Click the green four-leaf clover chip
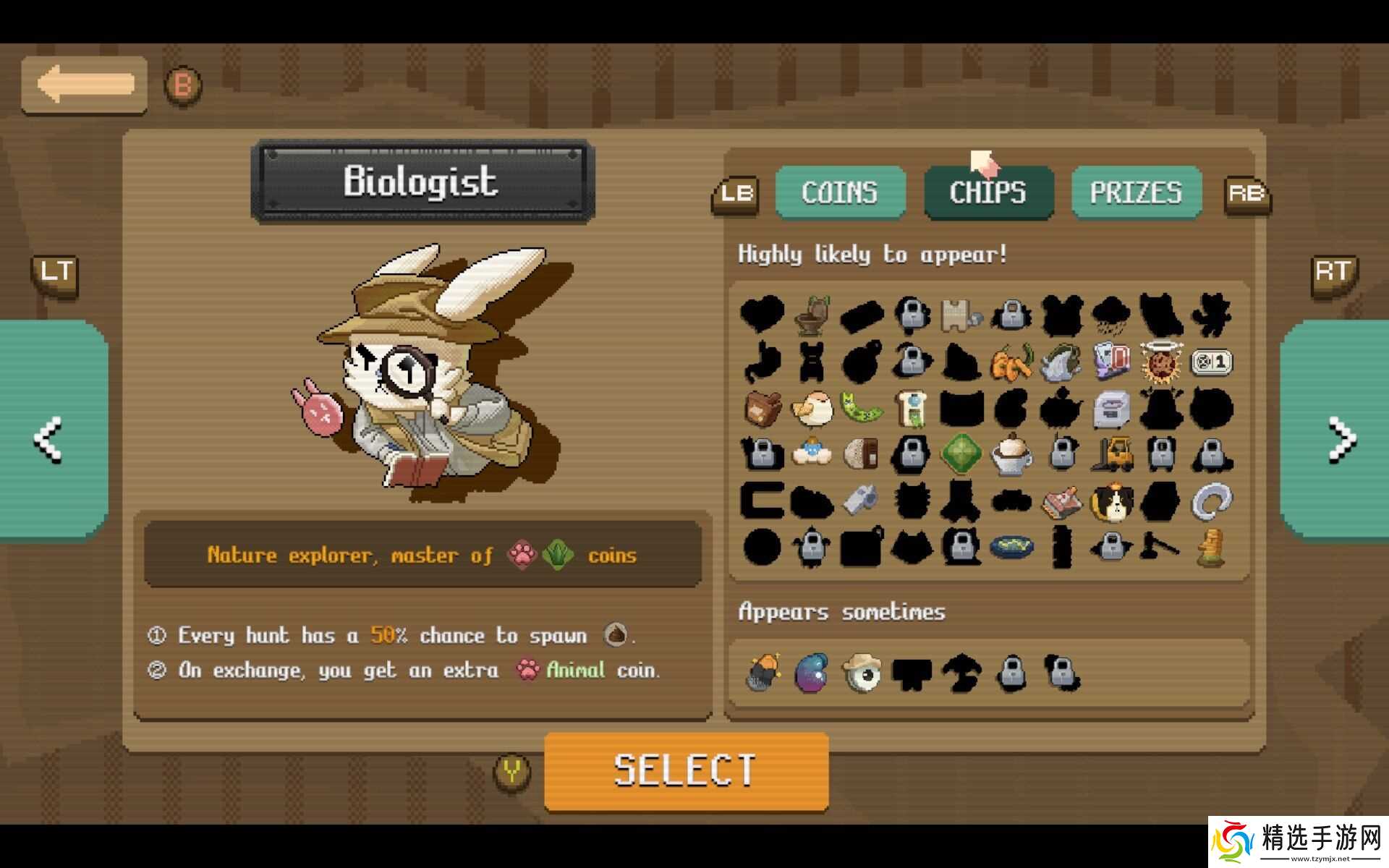This screenshot has height=868, width=1389. (x=961, y=454)
